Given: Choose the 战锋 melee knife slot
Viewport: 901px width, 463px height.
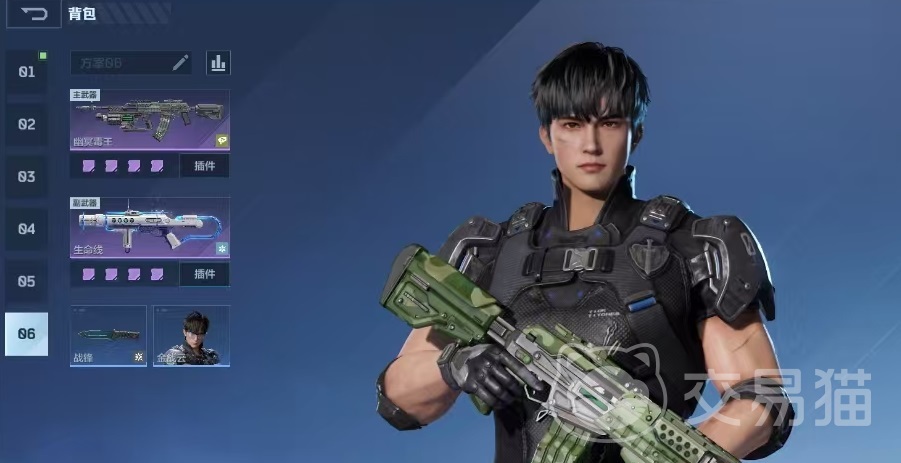Looking at the screenshot, I should click(108, 336).
